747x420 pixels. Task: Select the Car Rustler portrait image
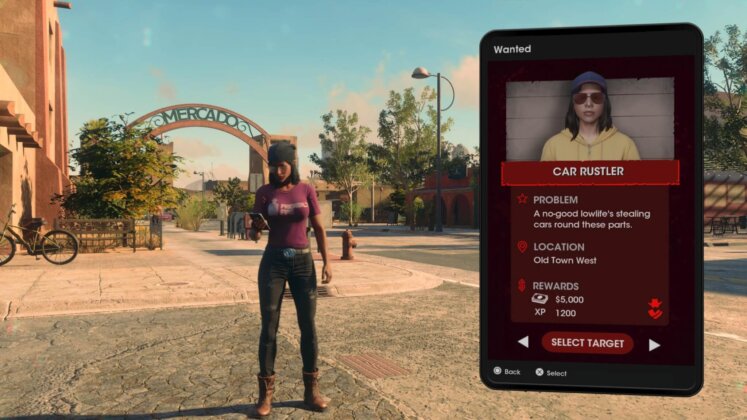point(590,118)
